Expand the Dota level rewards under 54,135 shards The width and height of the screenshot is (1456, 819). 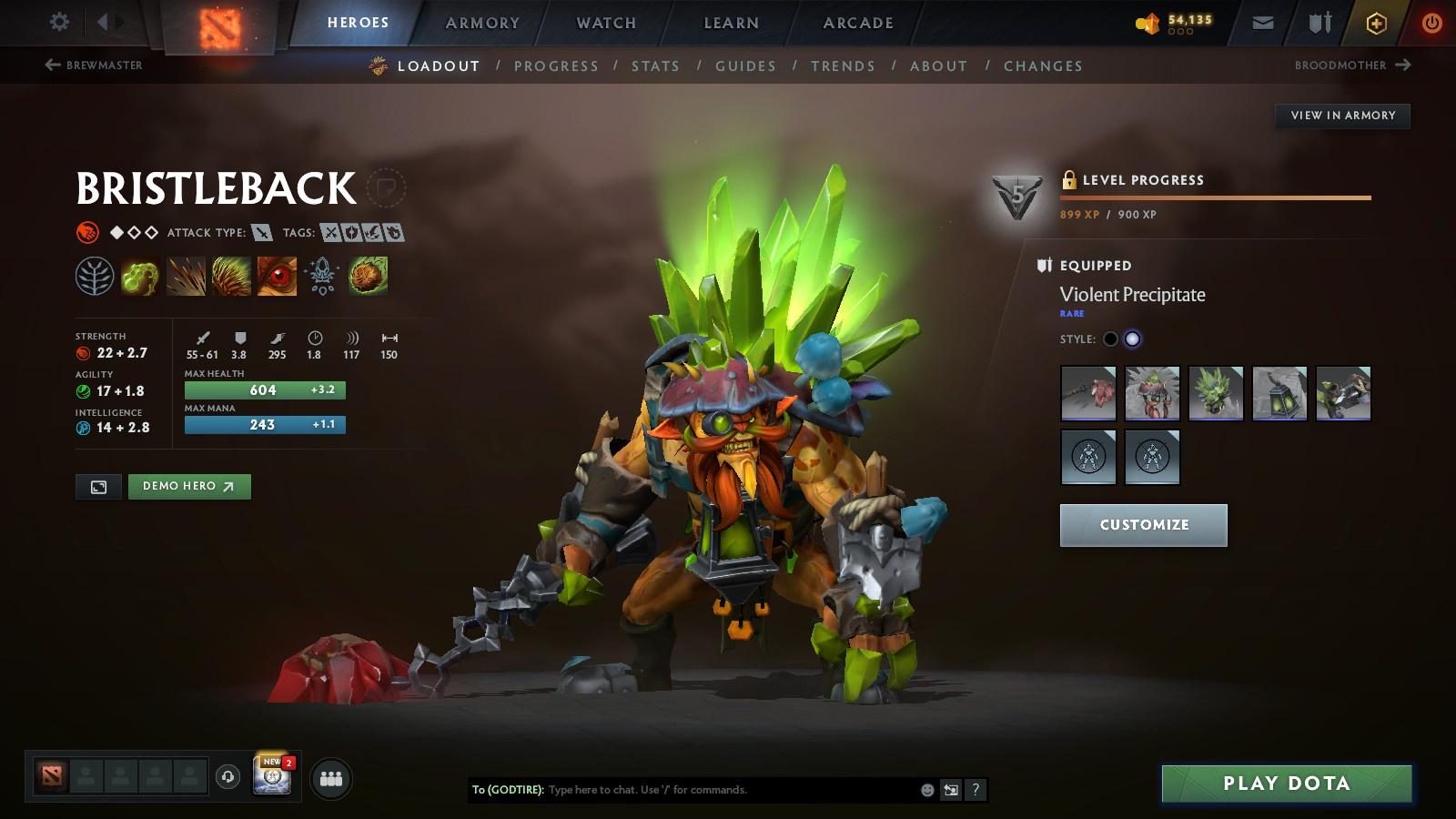click(1183, 30)
